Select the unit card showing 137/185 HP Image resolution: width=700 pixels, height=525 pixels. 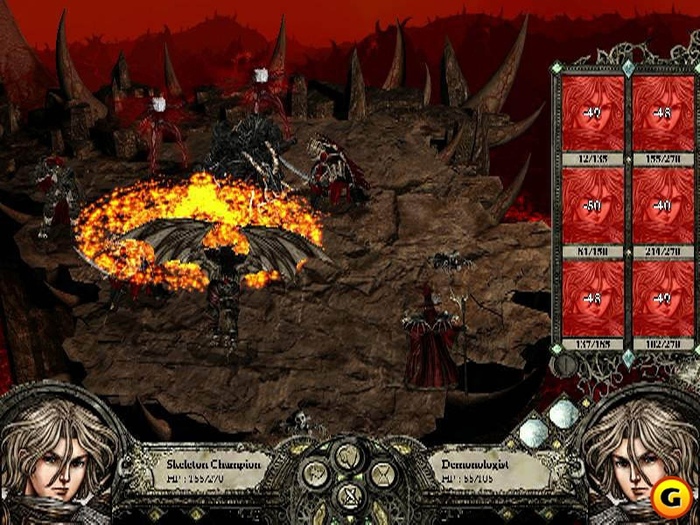pyautogui.click(x=593, y=300)
